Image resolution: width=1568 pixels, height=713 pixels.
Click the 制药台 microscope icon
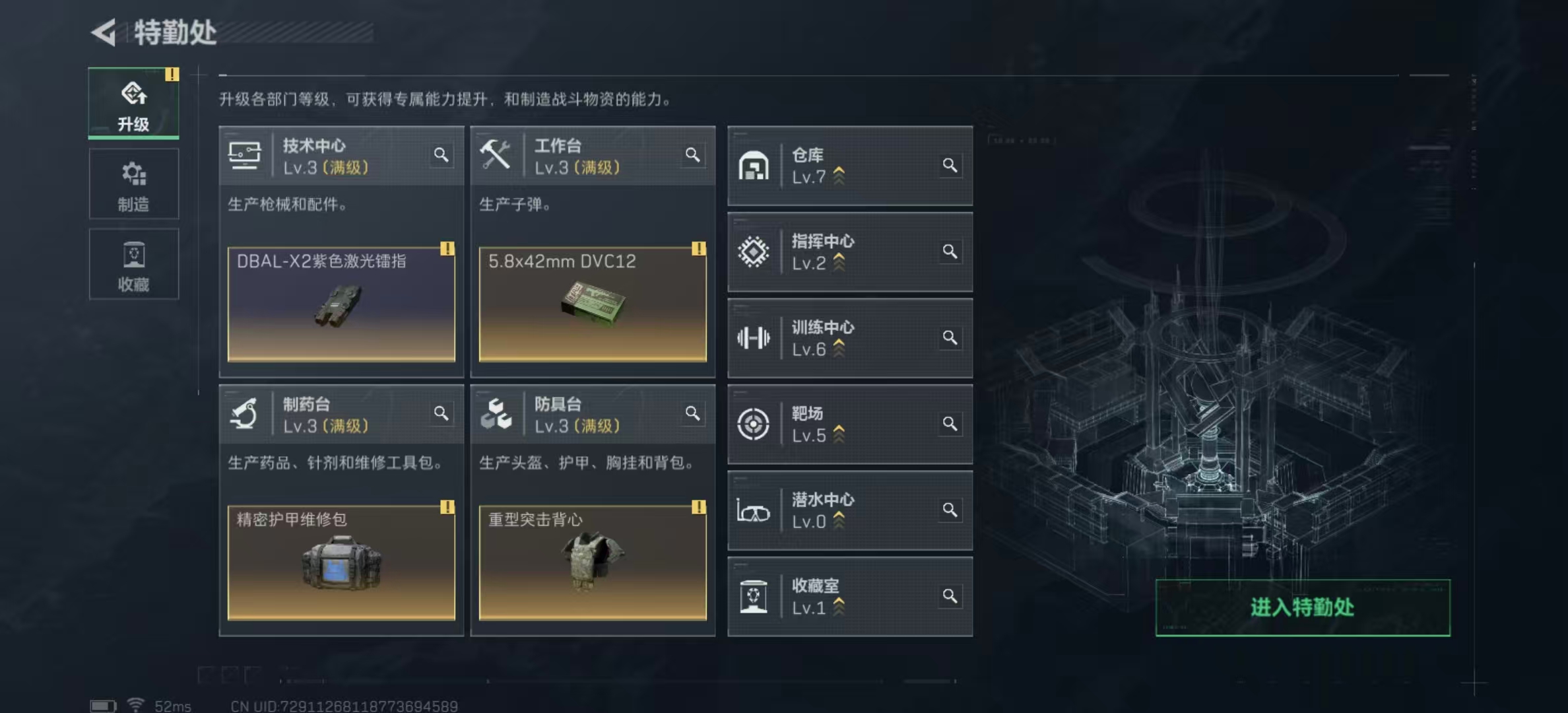coord(244,413)
